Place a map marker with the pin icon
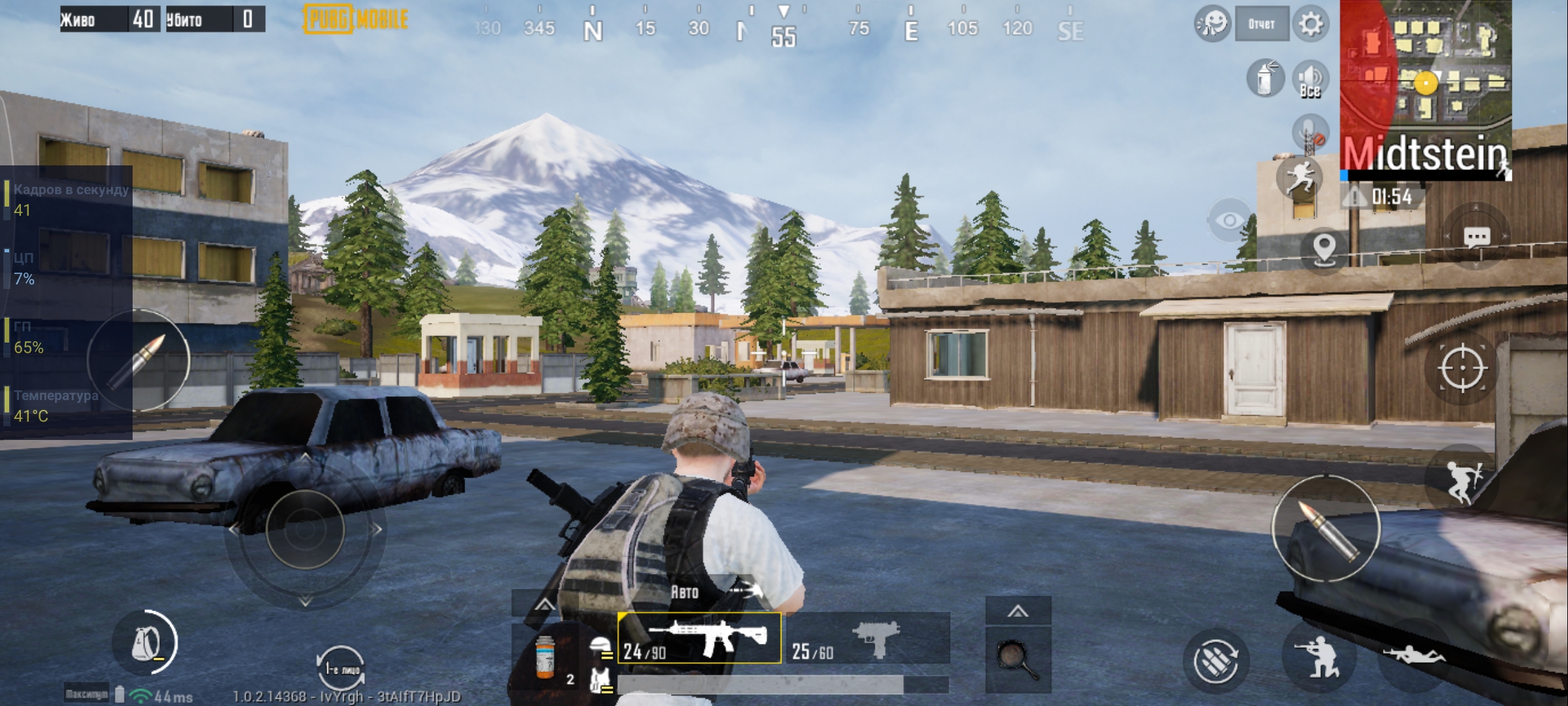The image size is (1568, 706). pos(1324,250)
